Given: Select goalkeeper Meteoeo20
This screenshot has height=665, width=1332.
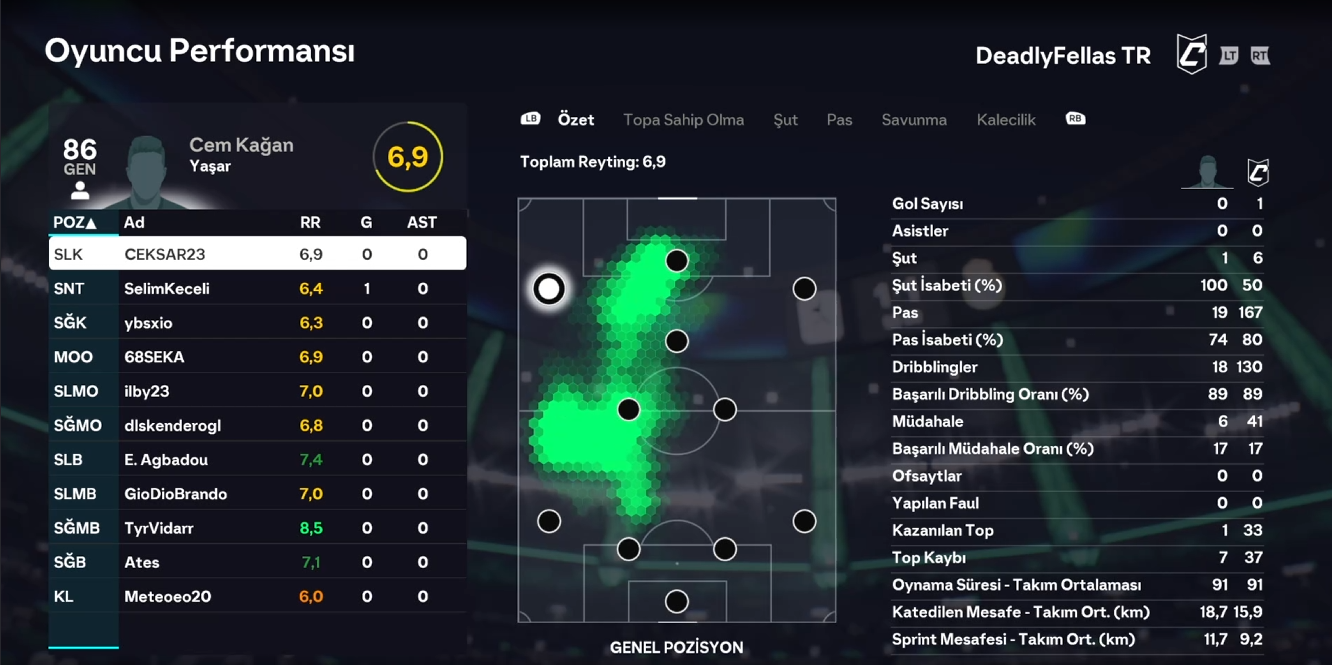Looking at the screenshot, I should tap(257, 597).
